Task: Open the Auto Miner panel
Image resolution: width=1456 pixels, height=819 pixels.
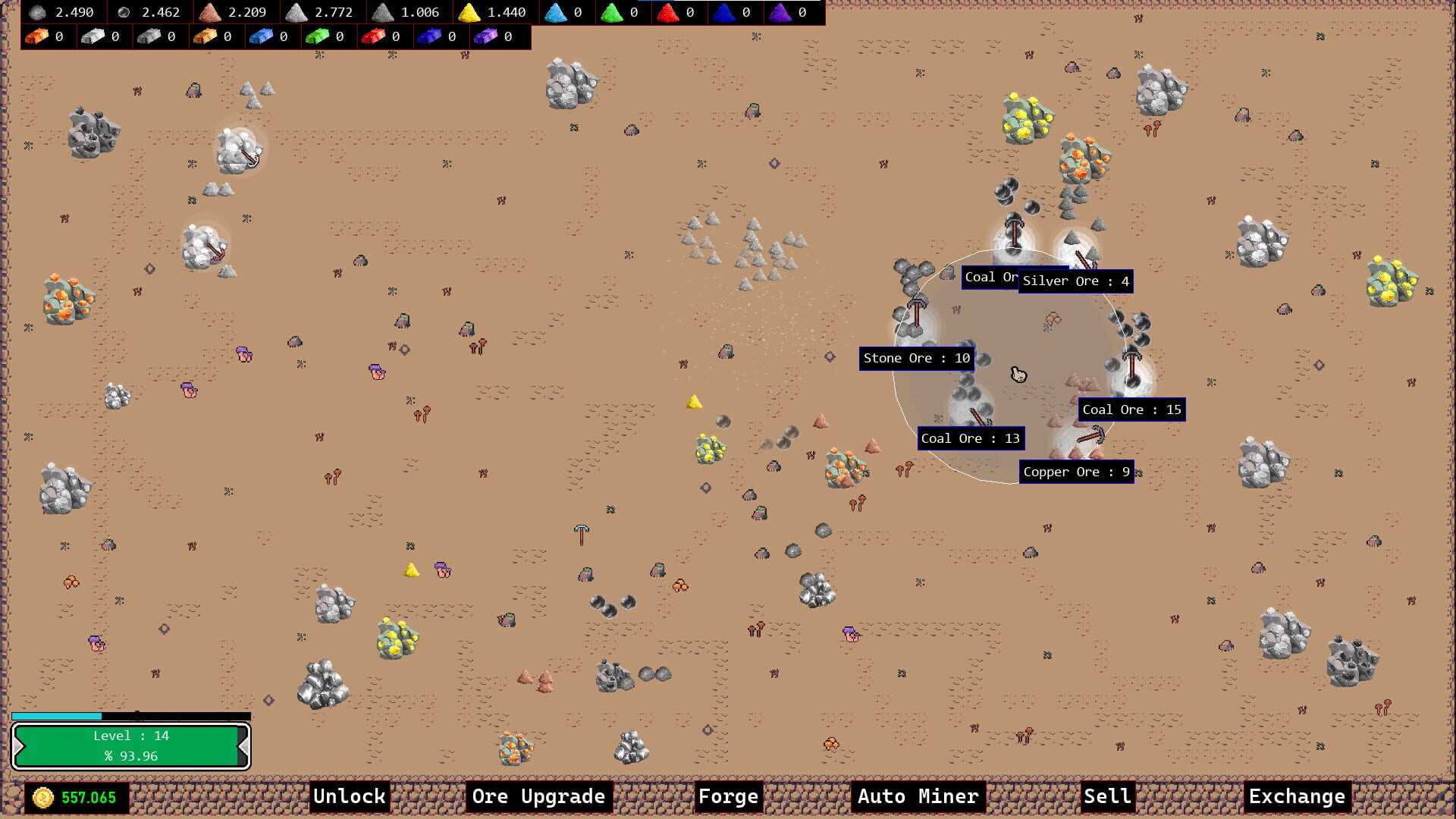Action: click(x=918, y=797)
